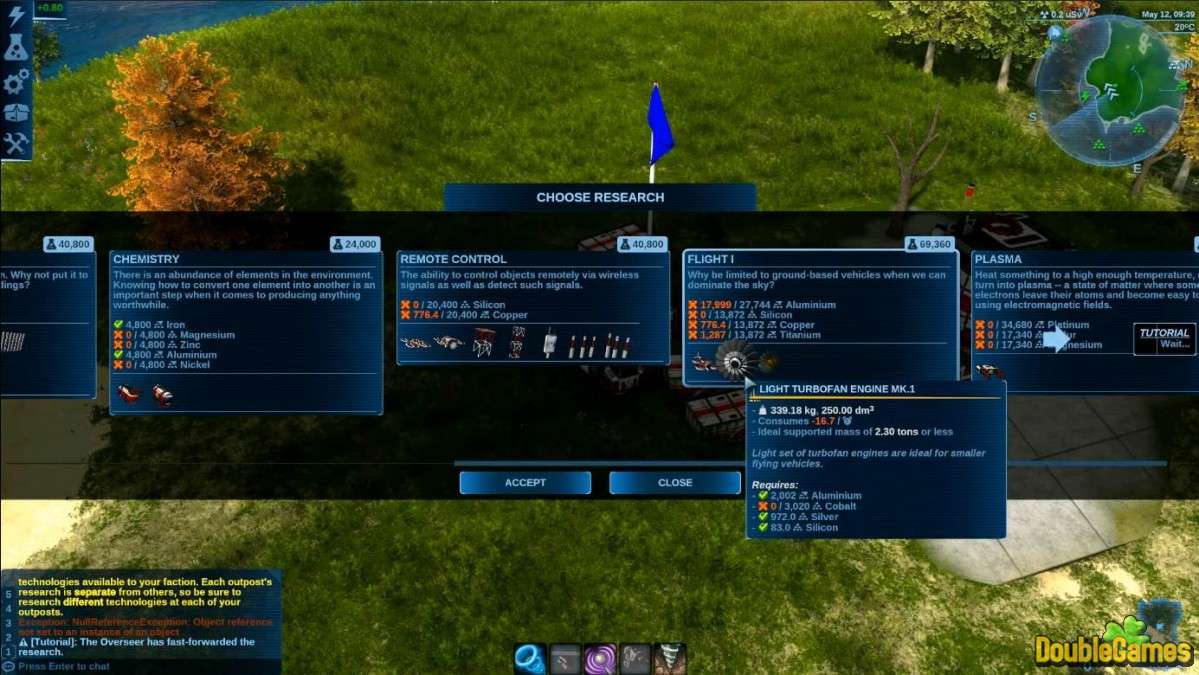The height and width of the screenshot is (675, 1199).
Task: Open the gears production menu
Action: pos(16,81)
